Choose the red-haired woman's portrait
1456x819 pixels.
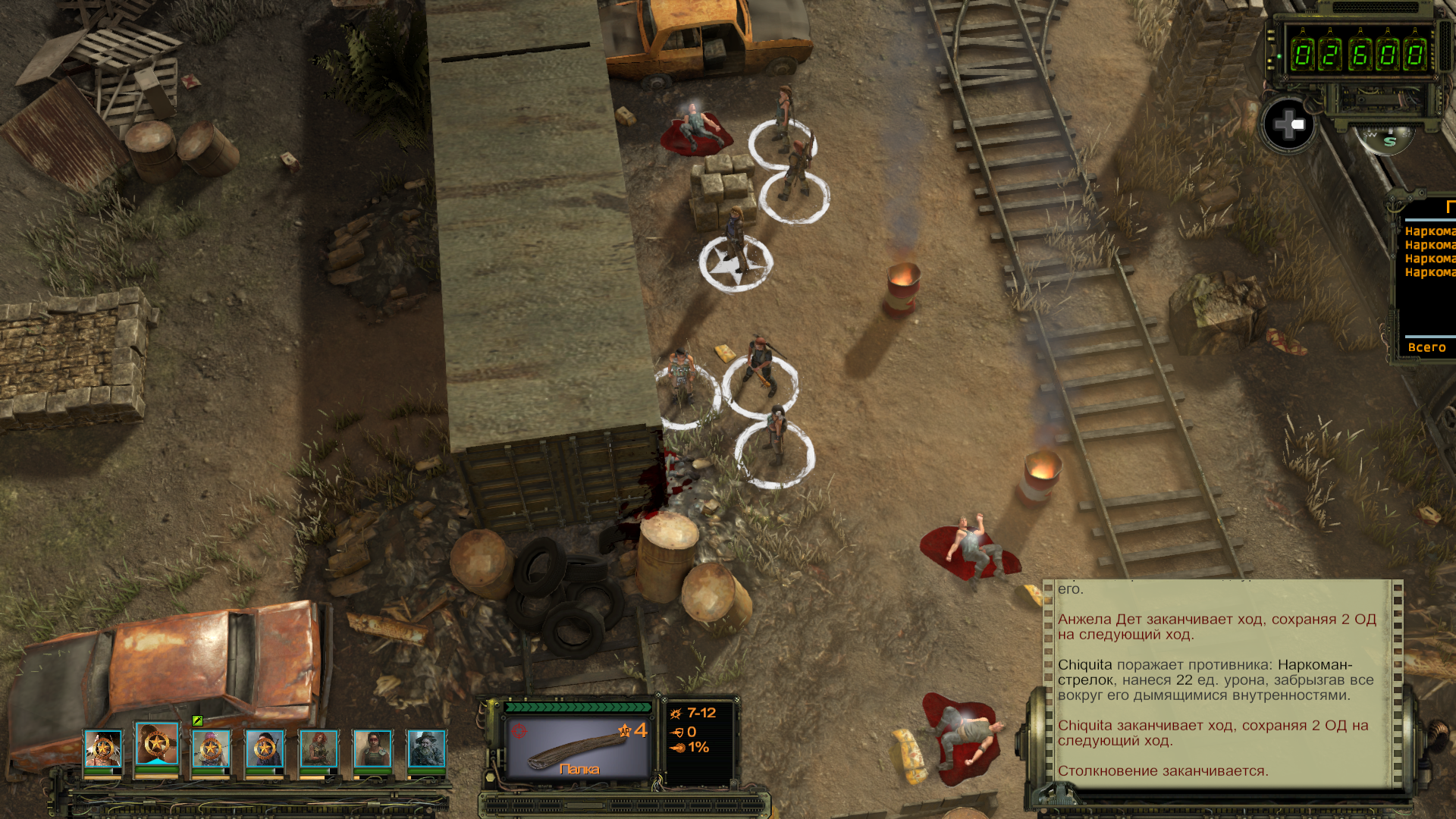click(x=318, y=749)
